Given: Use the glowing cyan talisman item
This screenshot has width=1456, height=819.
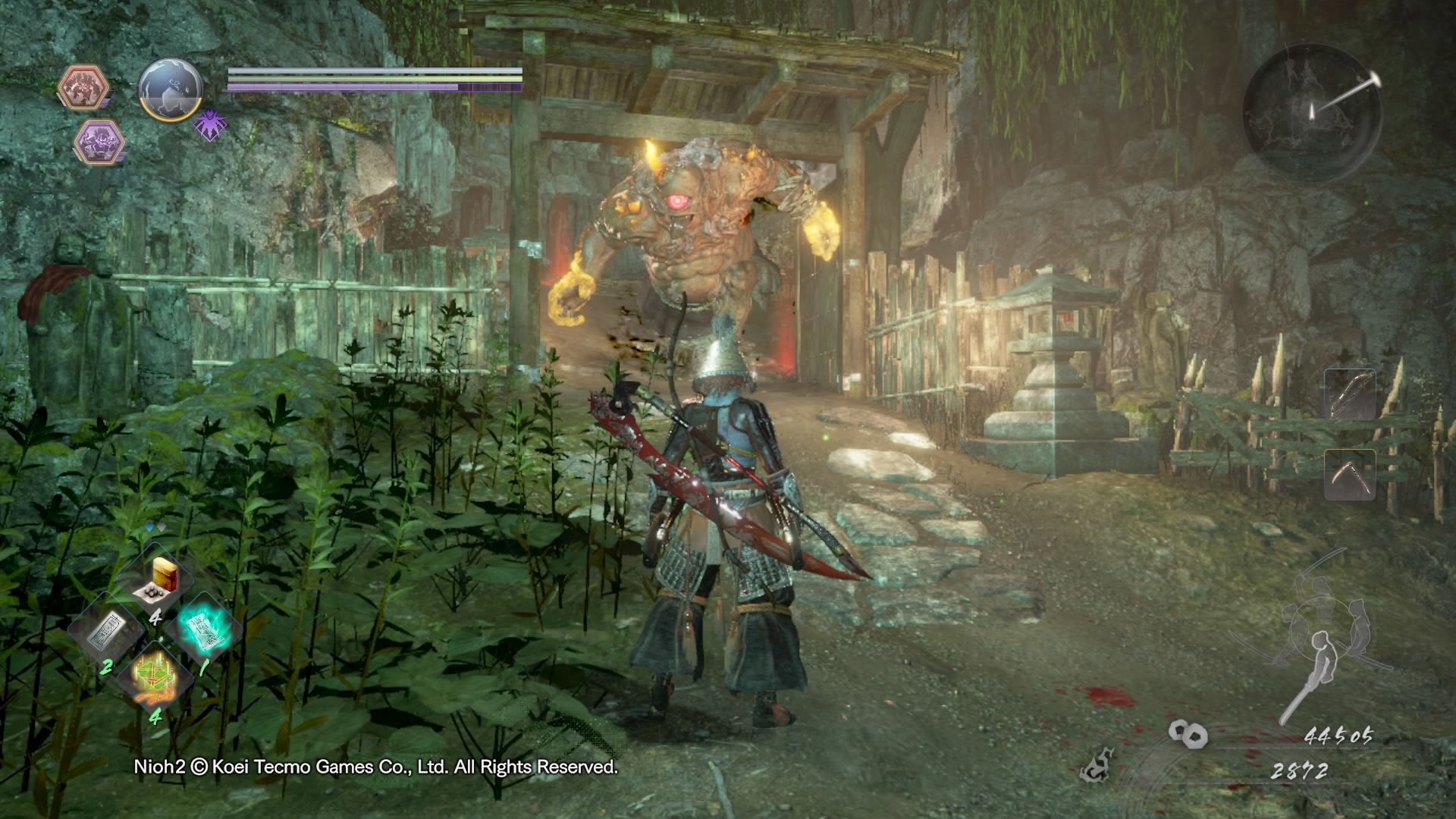Looking at the screenshot, I should point(205,631).
